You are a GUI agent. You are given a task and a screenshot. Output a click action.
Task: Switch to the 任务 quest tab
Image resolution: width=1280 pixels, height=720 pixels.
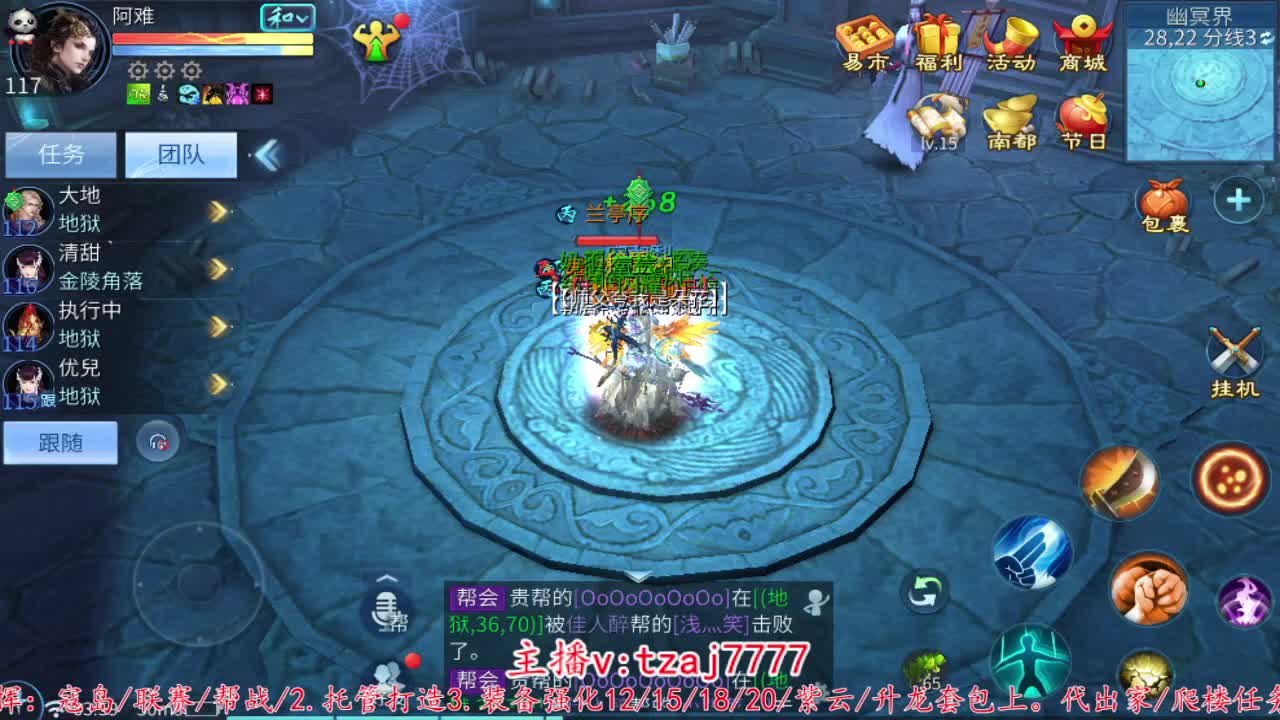pos(60,153)
